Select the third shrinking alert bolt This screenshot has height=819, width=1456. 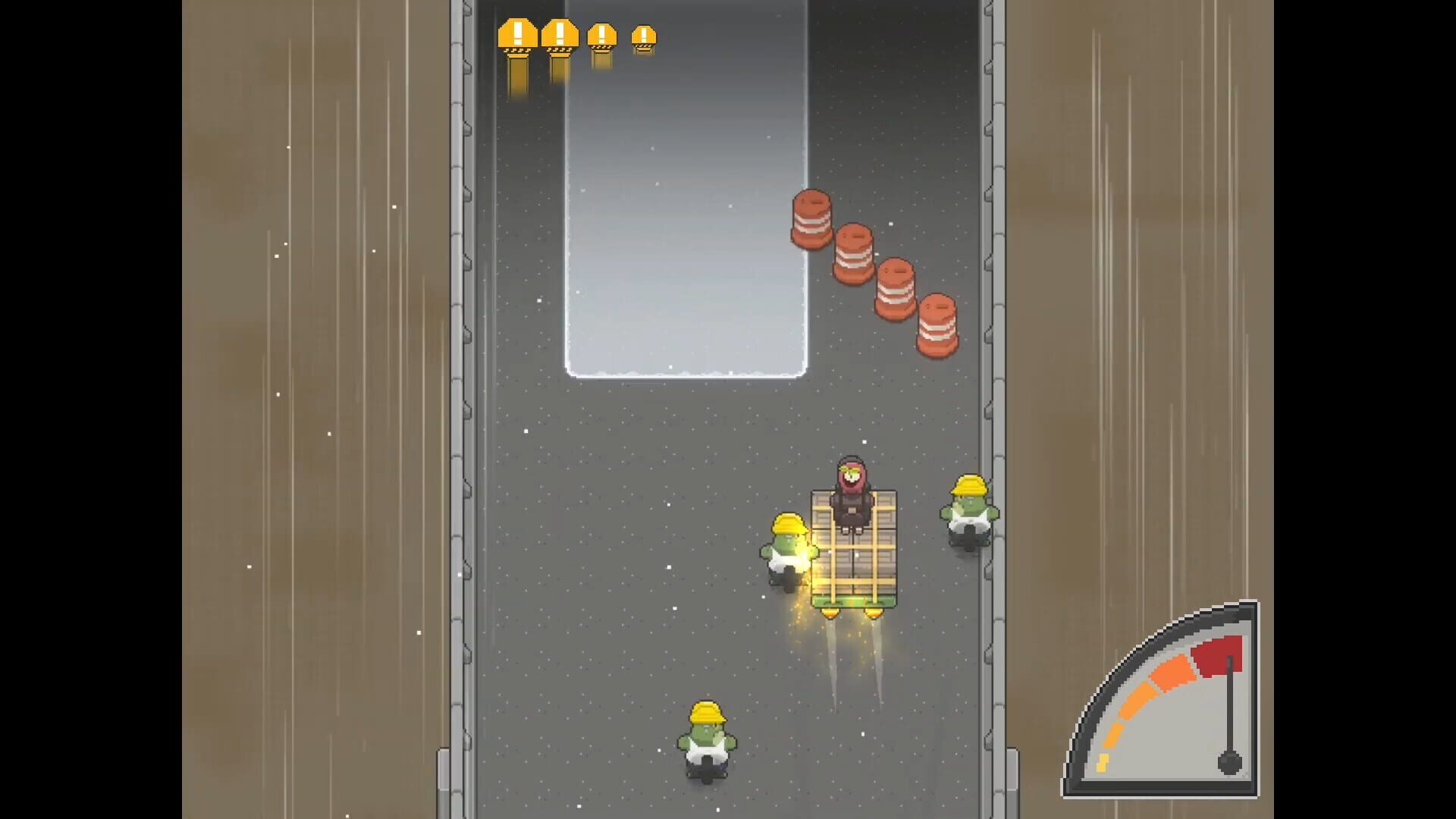tap(601, 34)
